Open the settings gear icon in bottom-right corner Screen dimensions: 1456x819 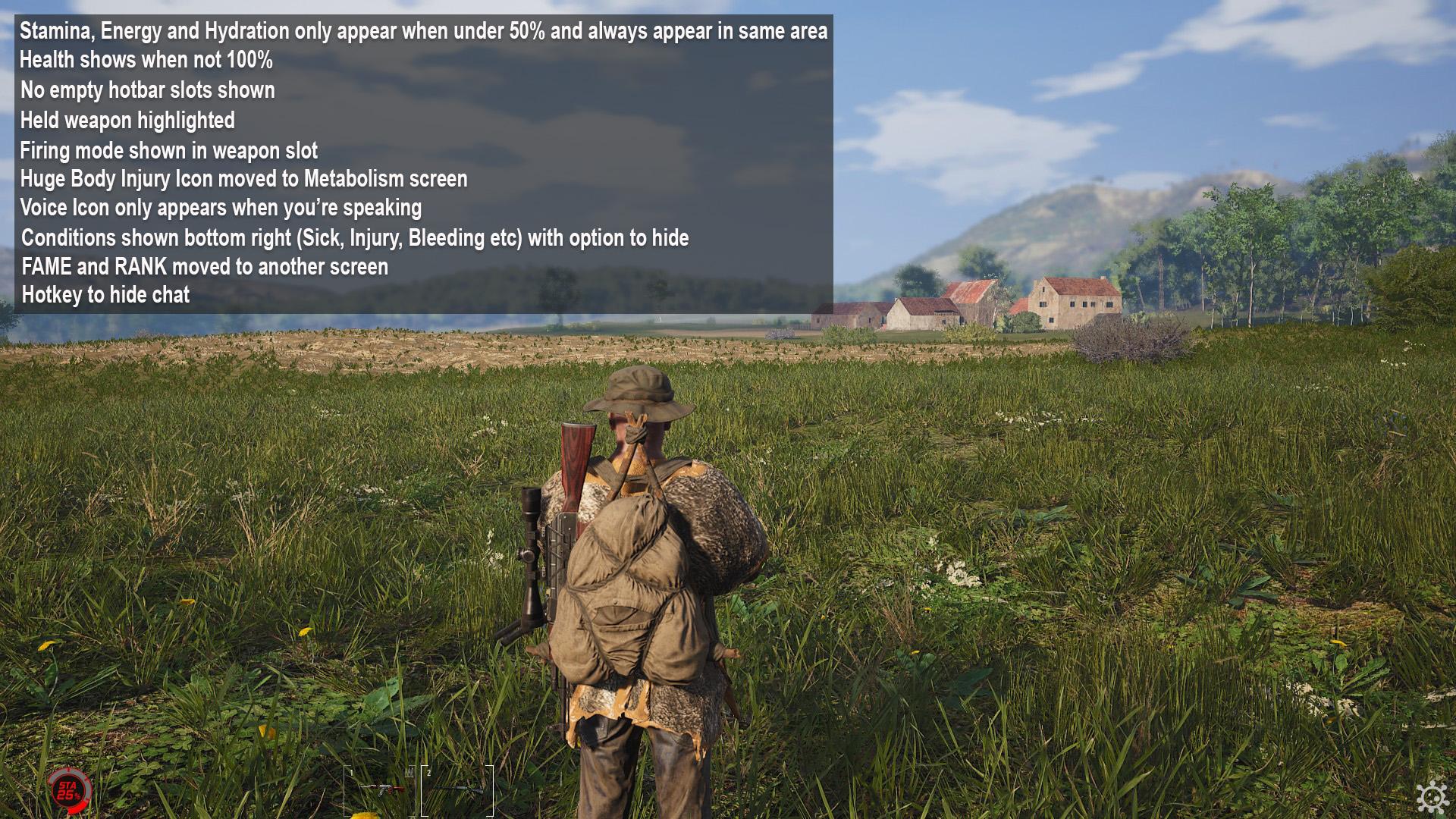[x=1432, y=799]
